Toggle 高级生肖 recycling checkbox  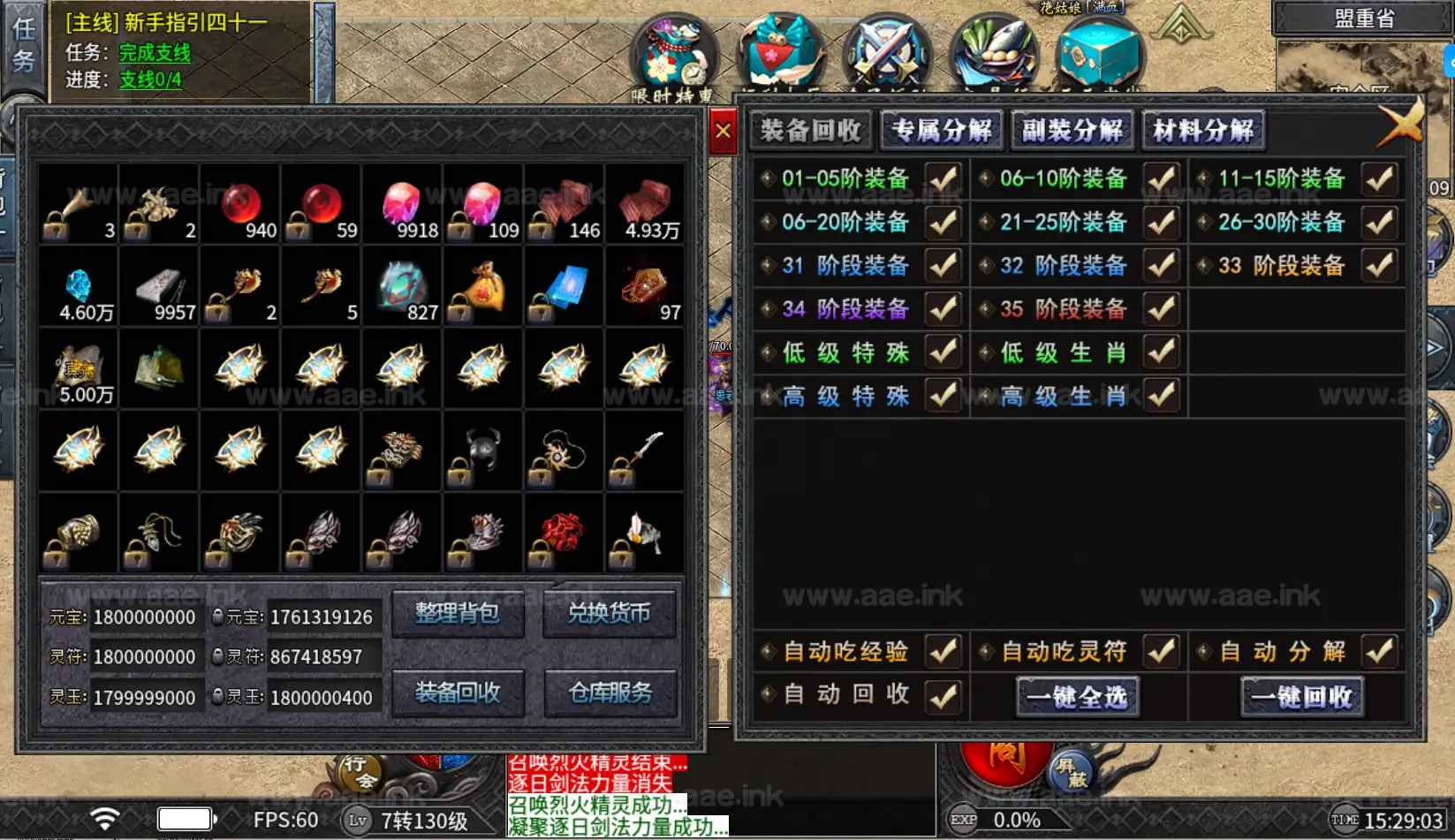tap(1161, 396)
